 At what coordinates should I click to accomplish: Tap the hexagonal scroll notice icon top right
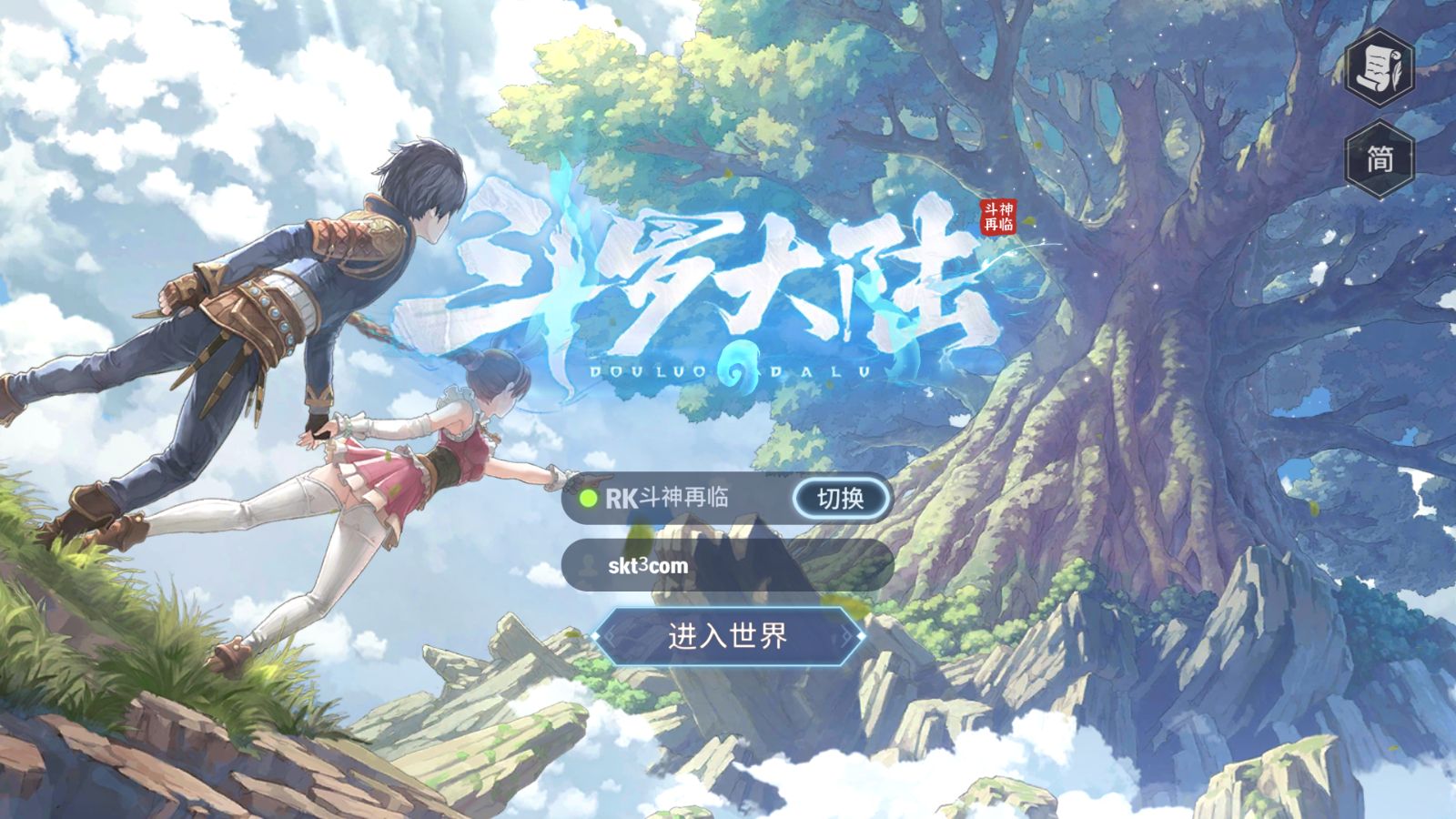coord(1380,68)
